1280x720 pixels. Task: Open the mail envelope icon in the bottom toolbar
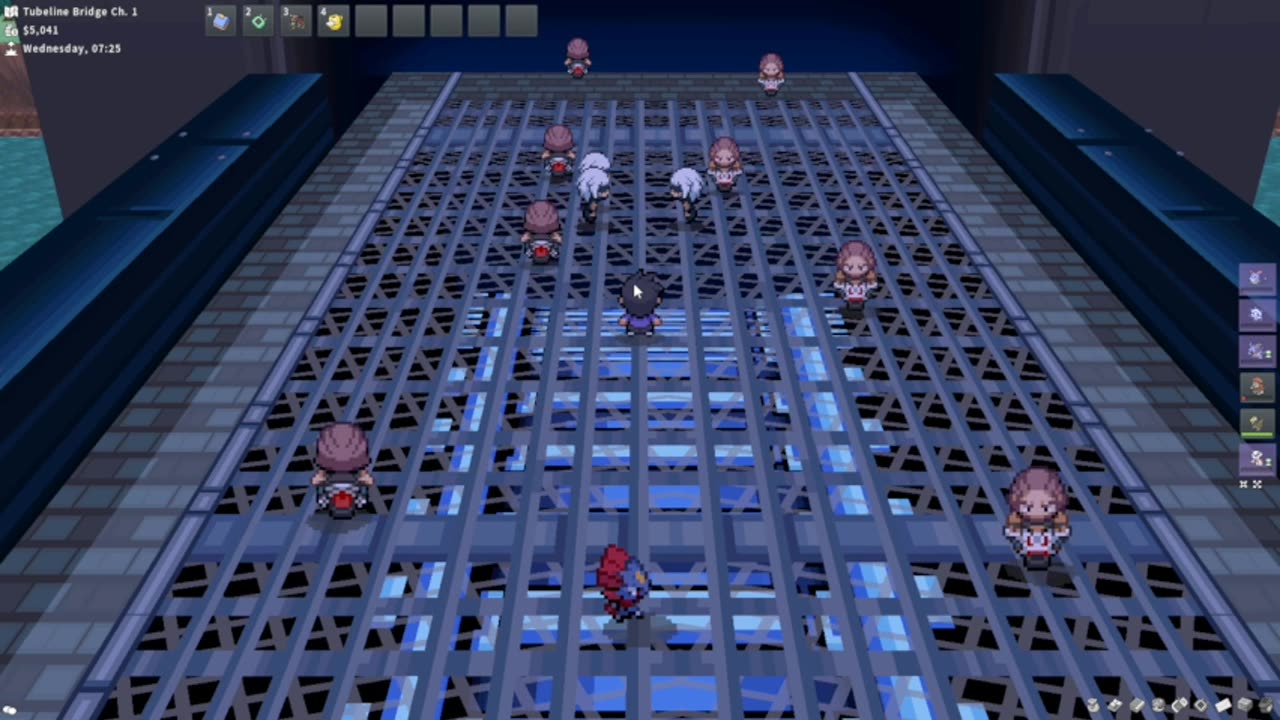(1222, 706)
